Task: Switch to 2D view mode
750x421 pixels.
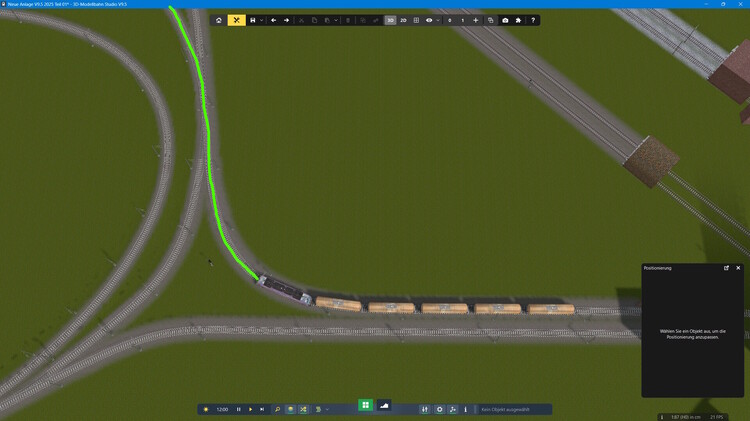Action: [404, 20]
